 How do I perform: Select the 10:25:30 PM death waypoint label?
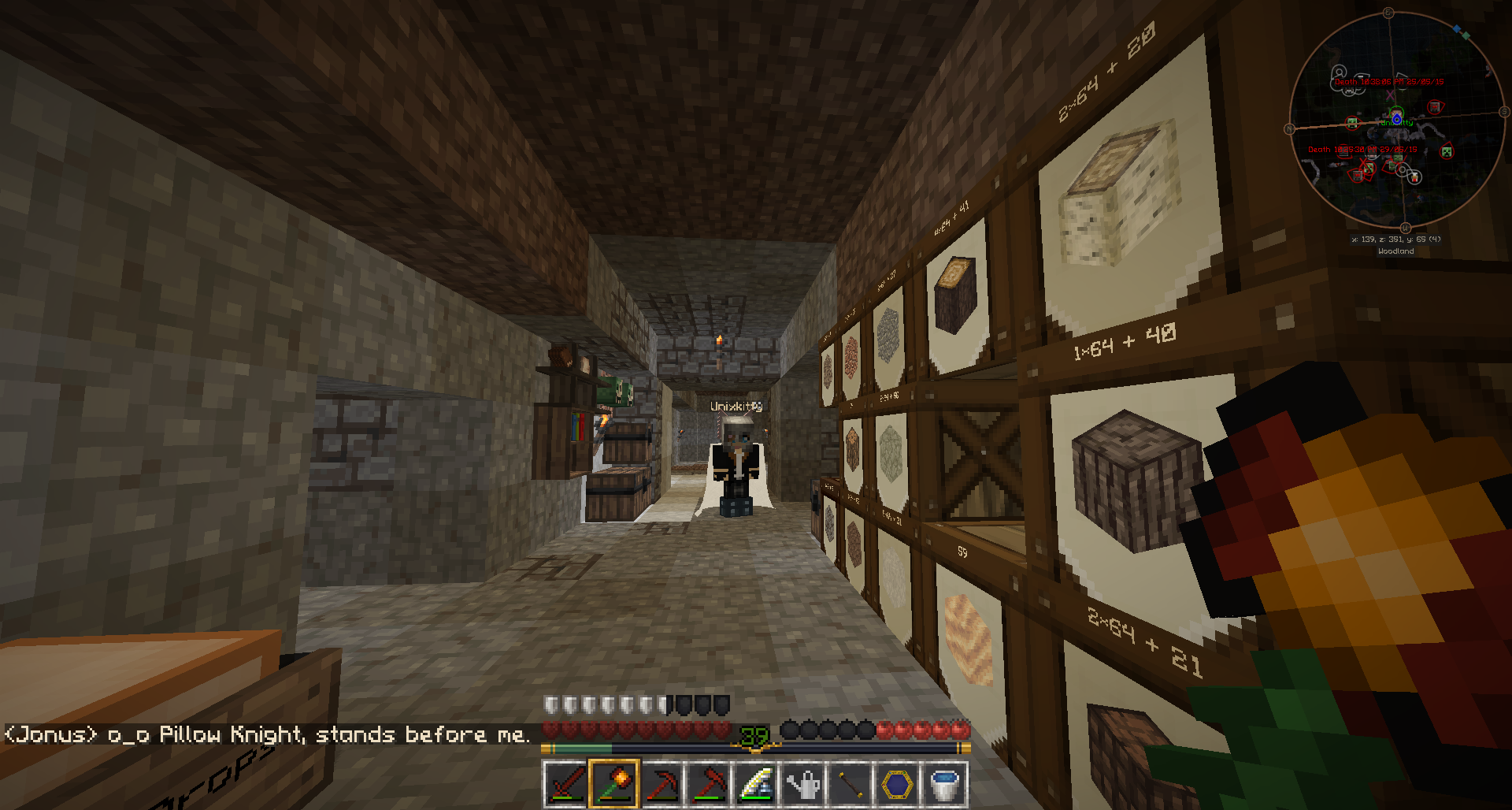coord(1362,150)
